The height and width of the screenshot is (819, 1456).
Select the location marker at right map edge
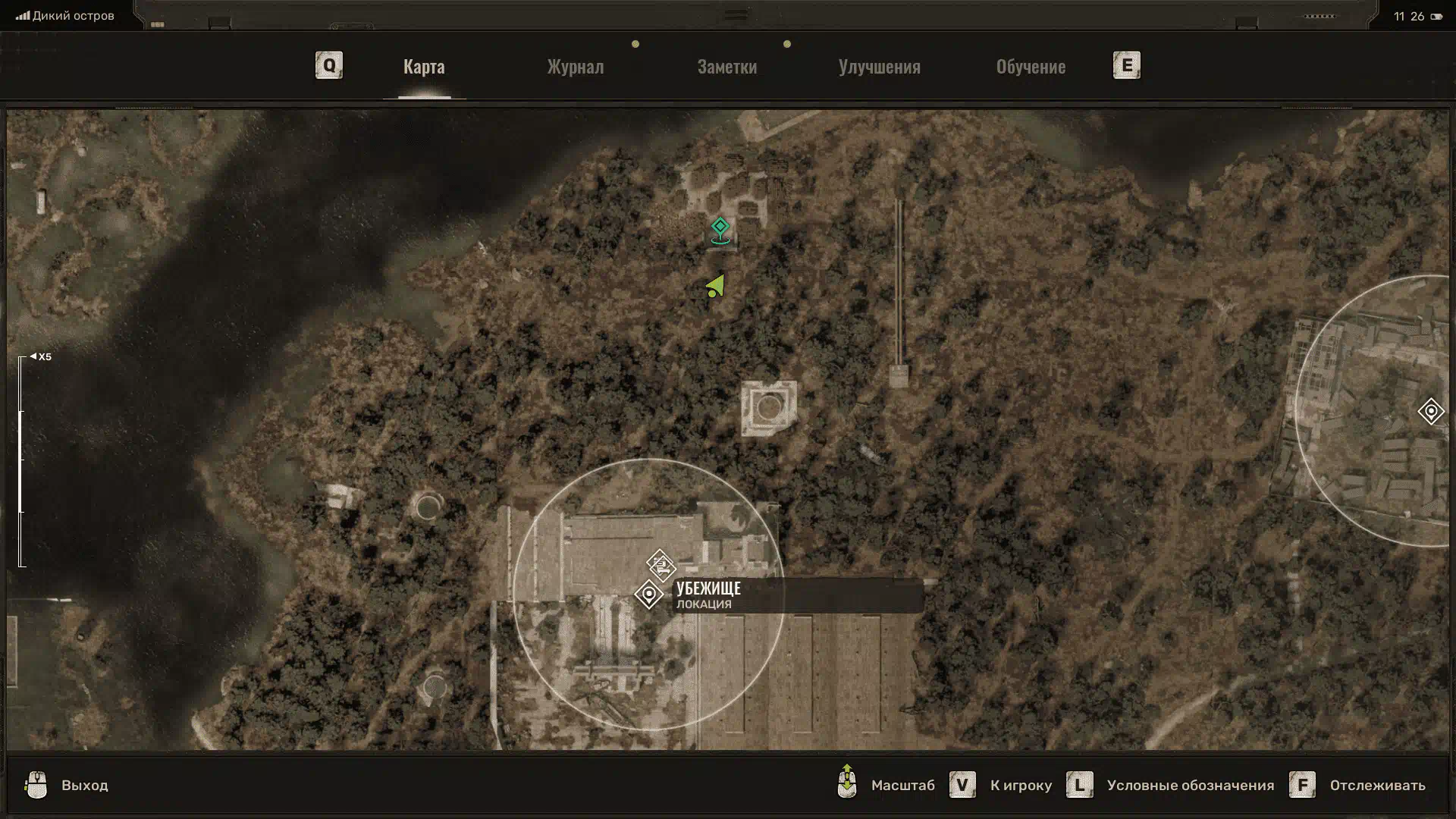(1431, 411)
